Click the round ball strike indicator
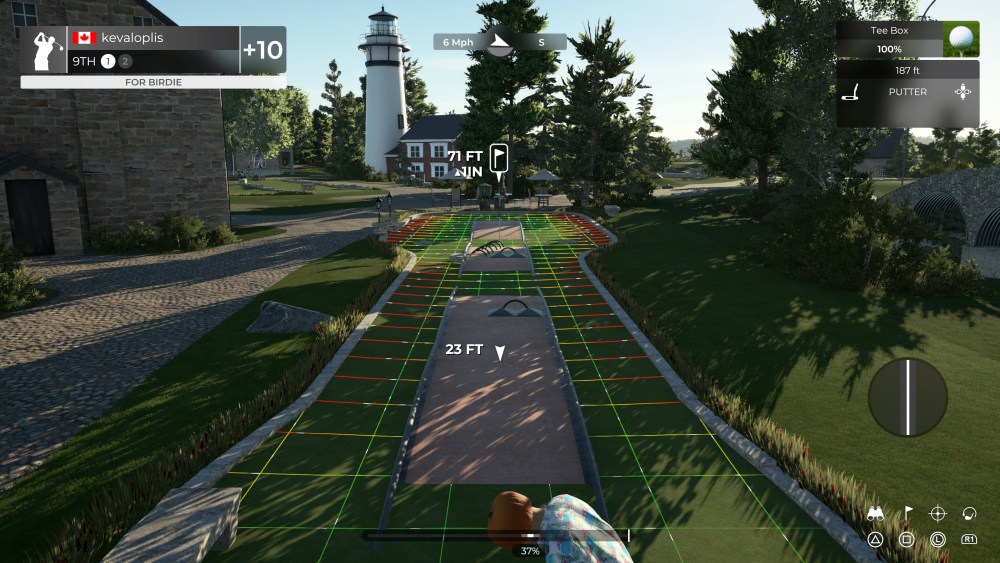This screenshot has width=1000, height=563. [x=907, y=397]
